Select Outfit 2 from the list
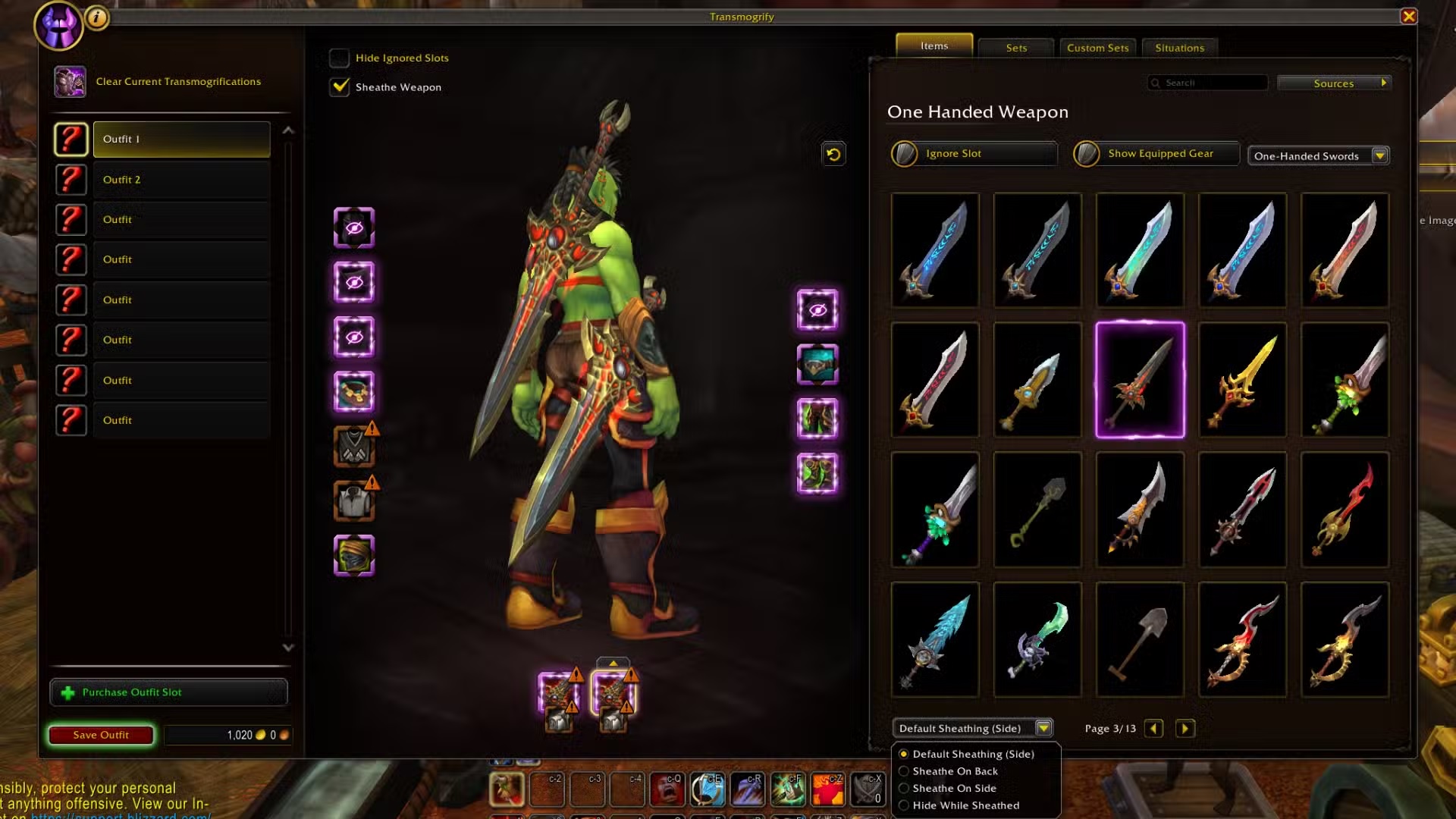This screenshot has width=1456, height=819. pos(180,180)
